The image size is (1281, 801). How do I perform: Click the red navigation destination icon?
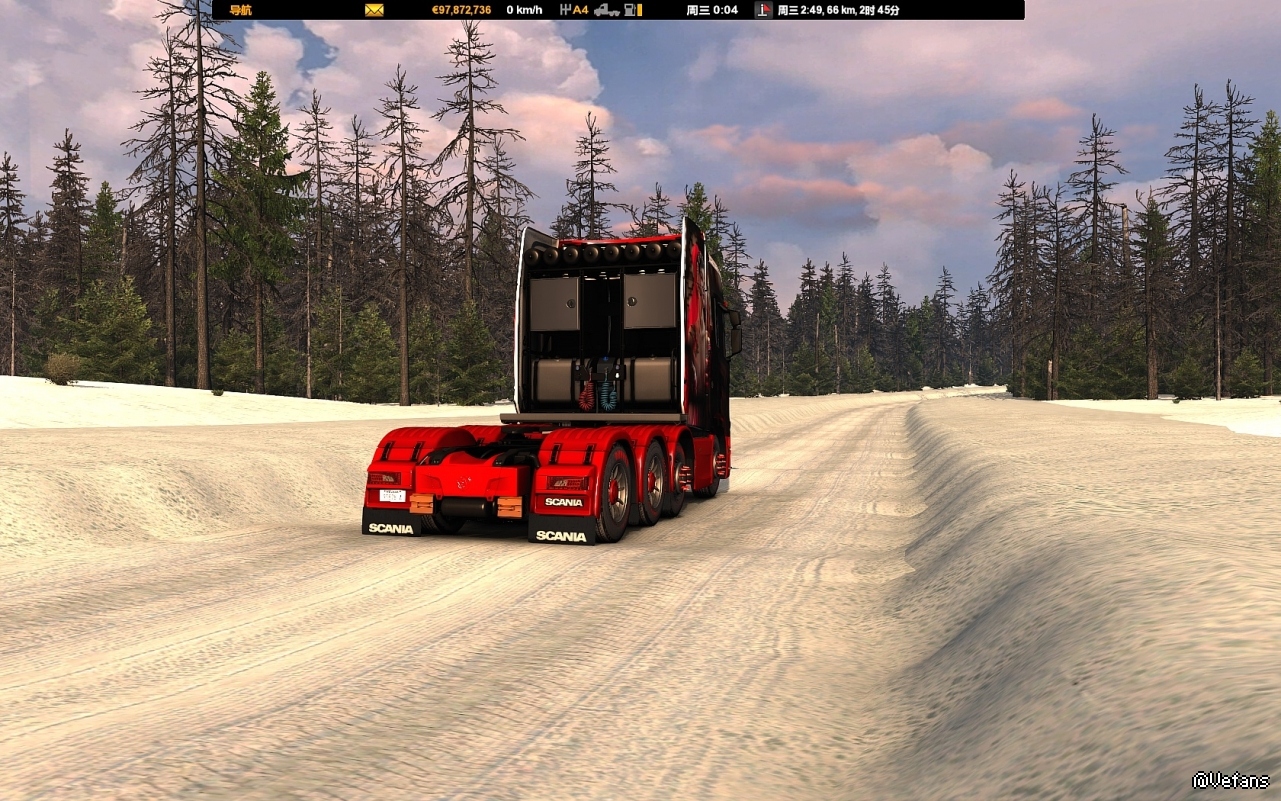pyautogui.click(x=764, y=10)
